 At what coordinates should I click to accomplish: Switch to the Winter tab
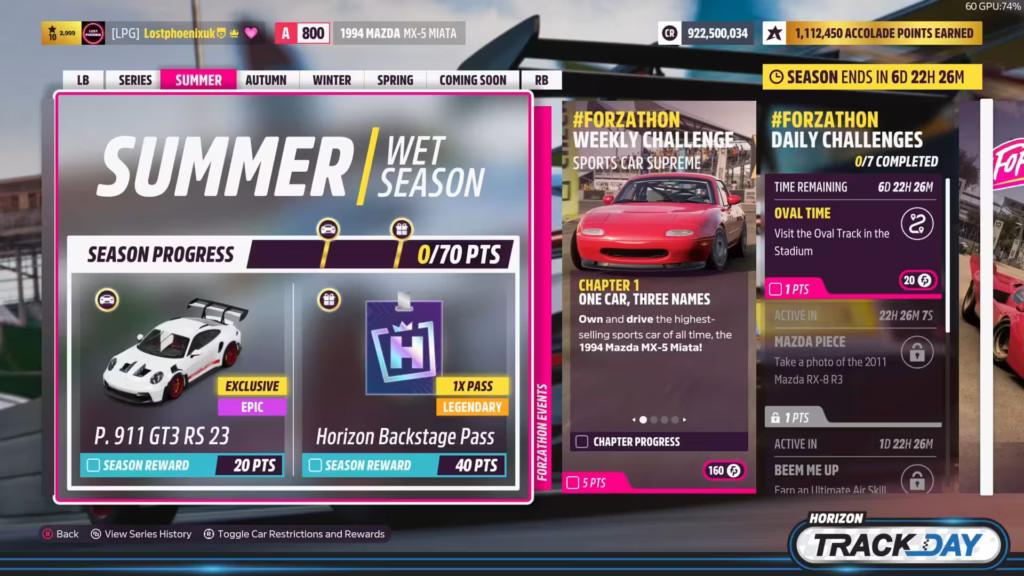pos(331,80)
